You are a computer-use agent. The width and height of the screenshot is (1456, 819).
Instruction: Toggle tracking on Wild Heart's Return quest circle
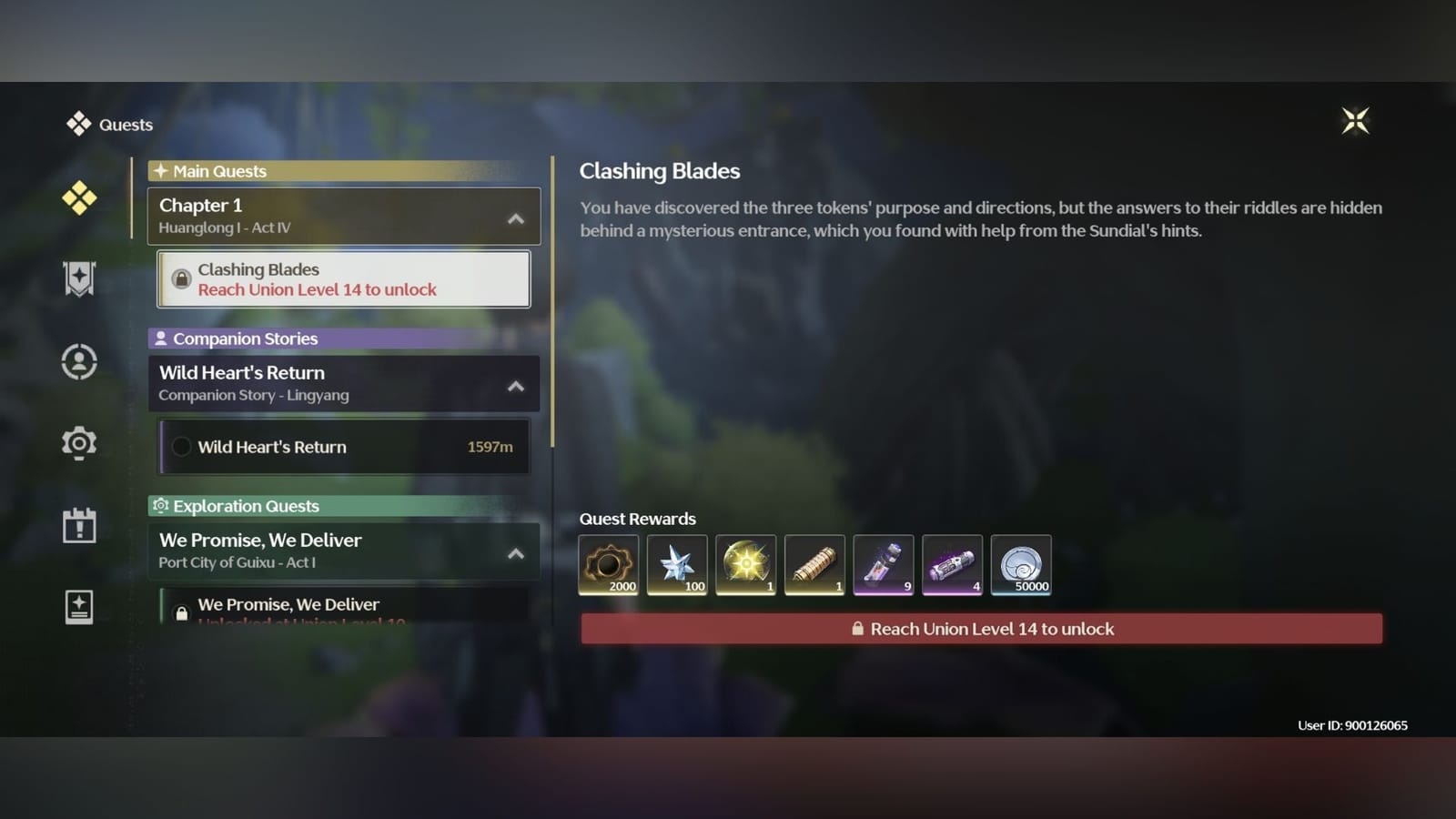pyautogui.click(x=182, y=447)
